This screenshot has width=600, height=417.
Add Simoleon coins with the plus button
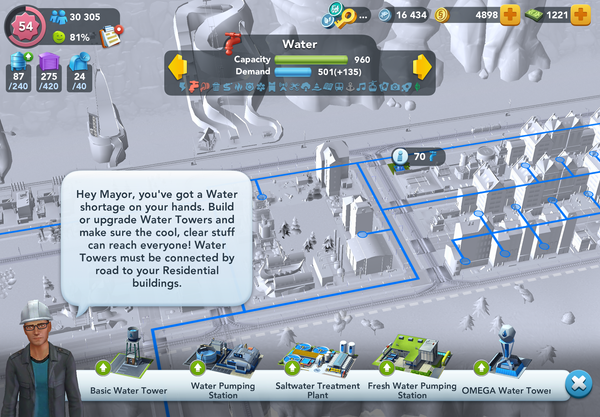coord(510,15)
